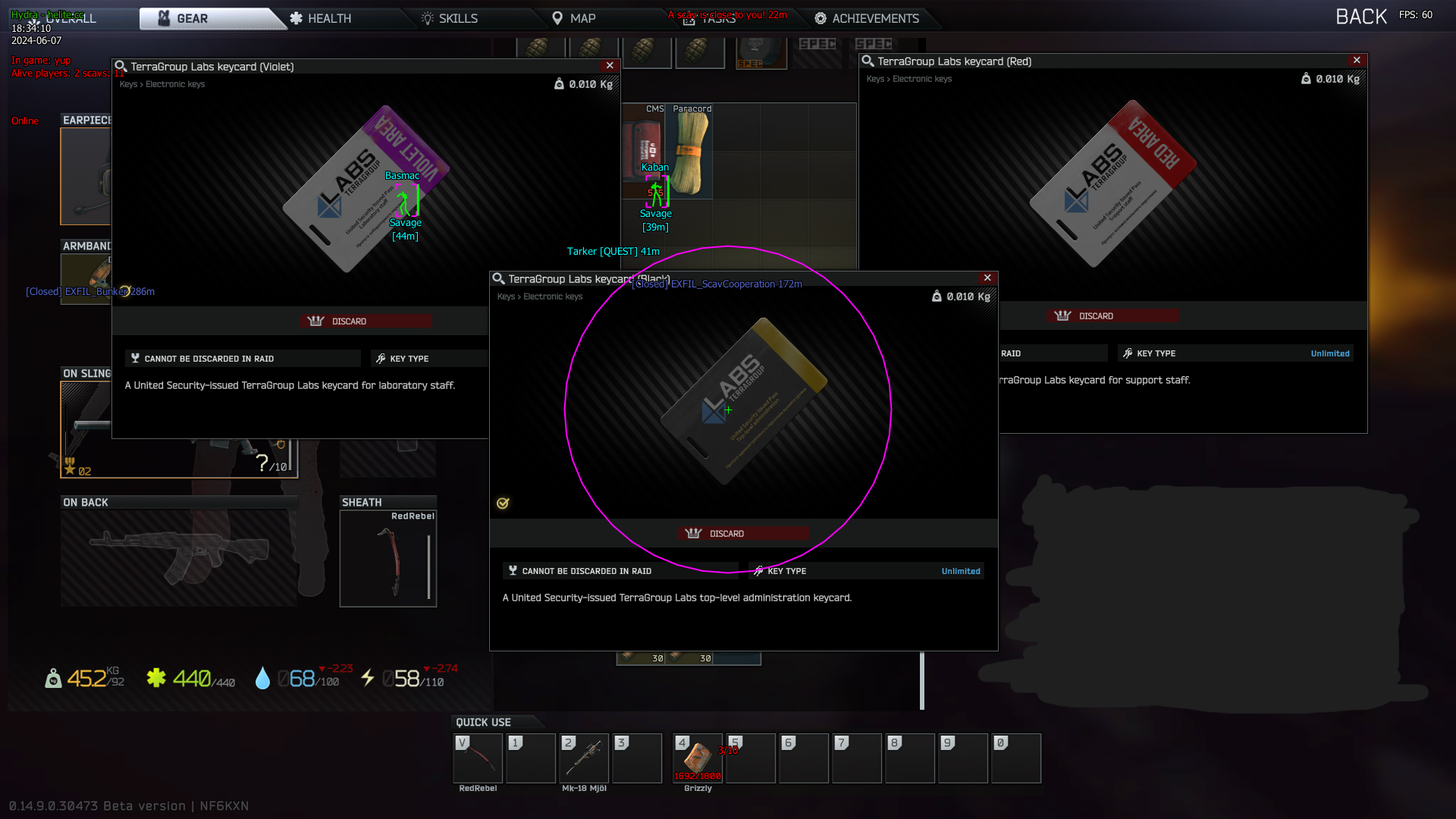Image resolution: width=1456 pixels, height=819 pixels.
Task: Click the icon beside CANNOT BE DISCARDED IN RAID
Action: (x=513, y=570)
